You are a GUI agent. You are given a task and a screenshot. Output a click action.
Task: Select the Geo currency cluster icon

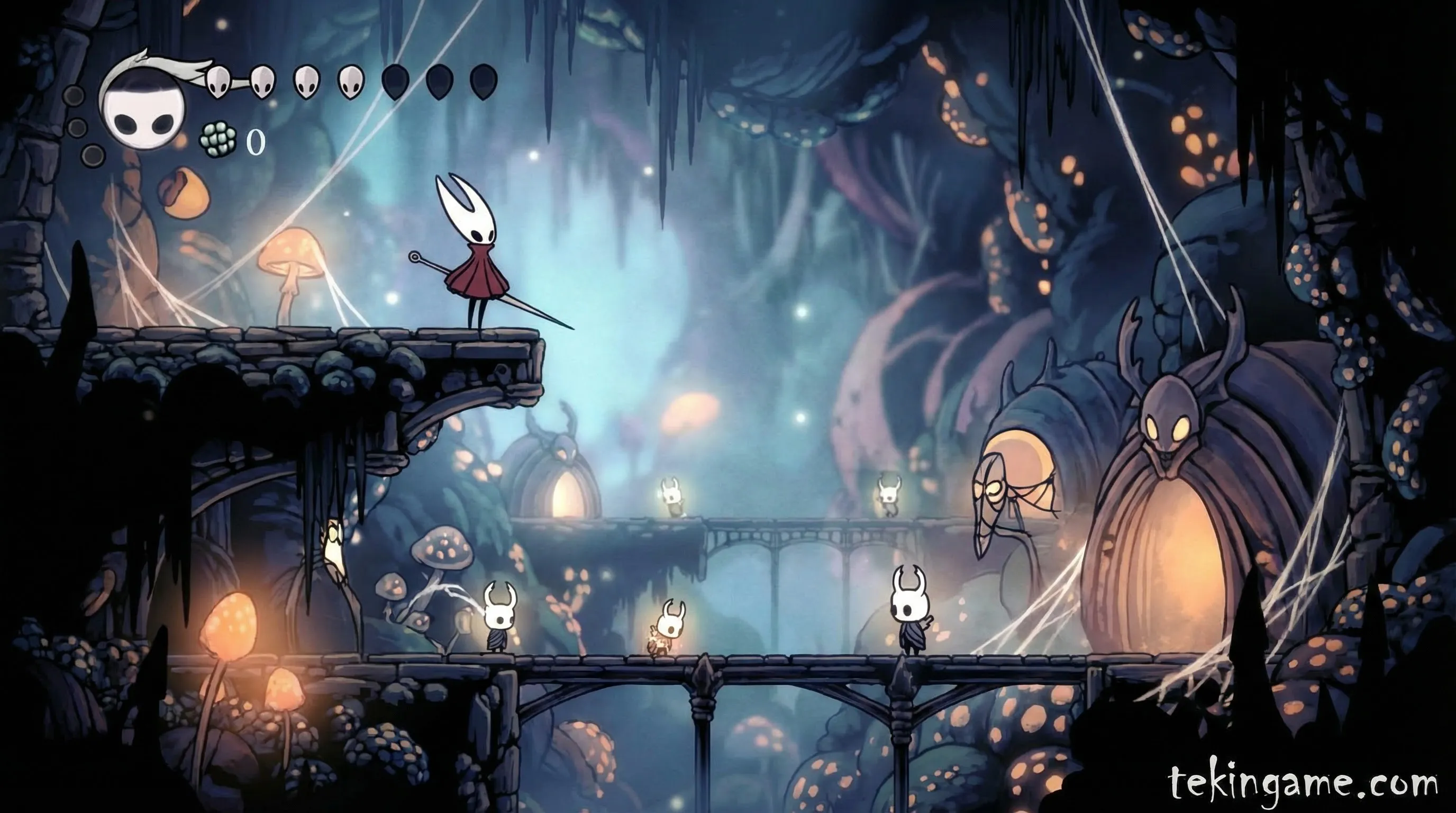[218, 140]
